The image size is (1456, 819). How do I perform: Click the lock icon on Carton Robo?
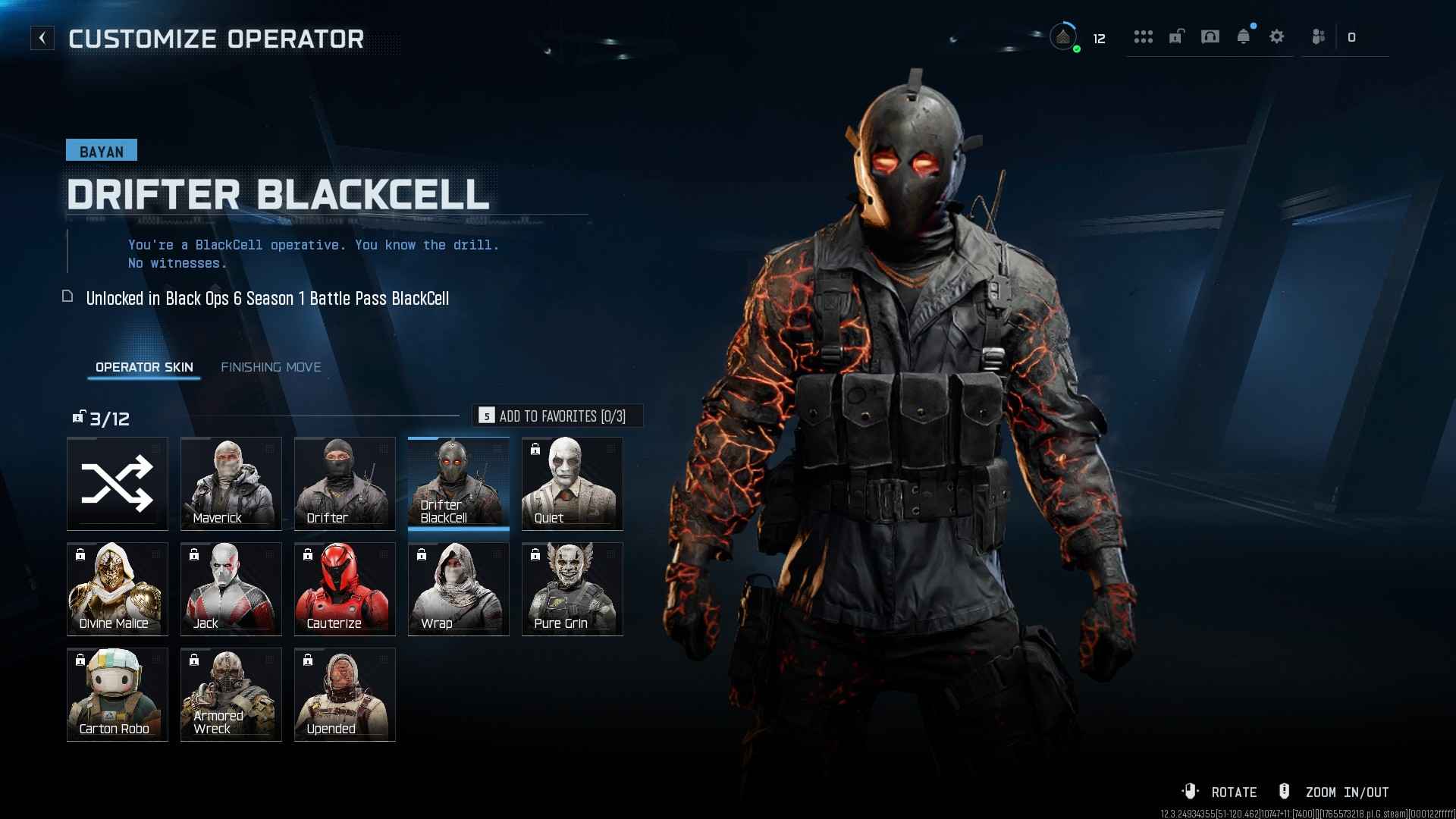click(x=80, y=661)
